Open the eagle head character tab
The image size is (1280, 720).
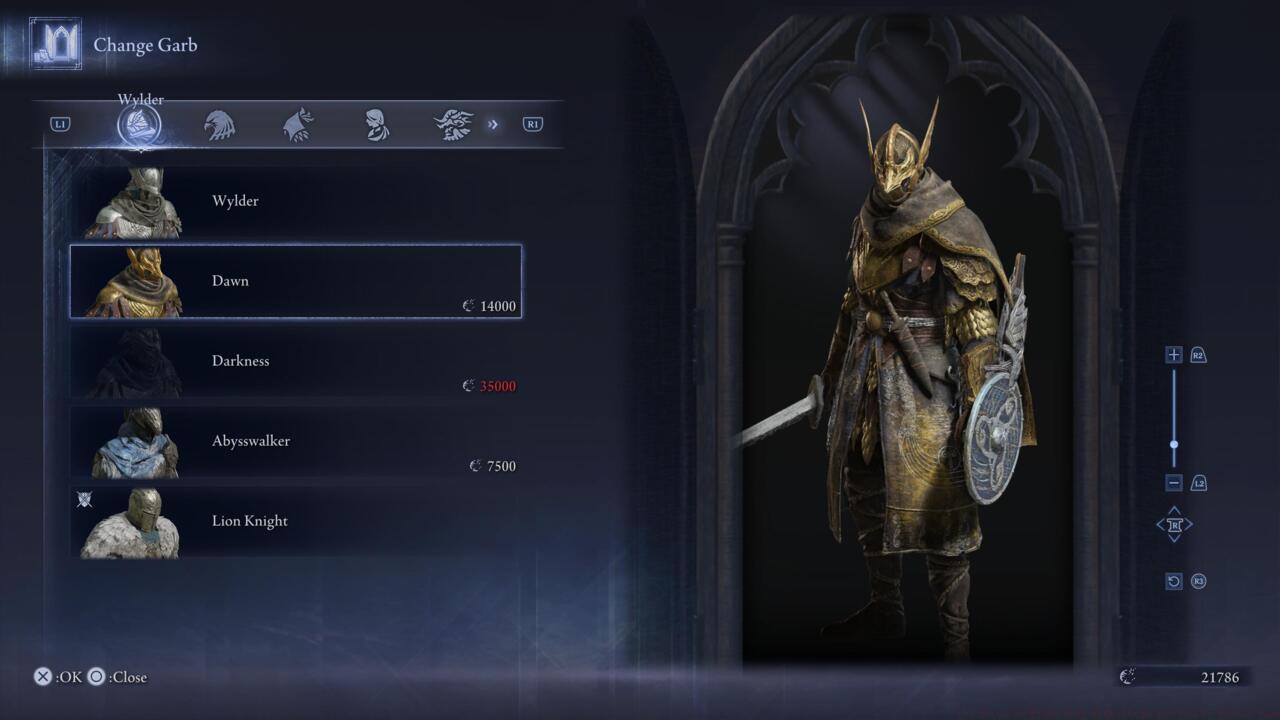pyautogui.click(x=219, y=125)
